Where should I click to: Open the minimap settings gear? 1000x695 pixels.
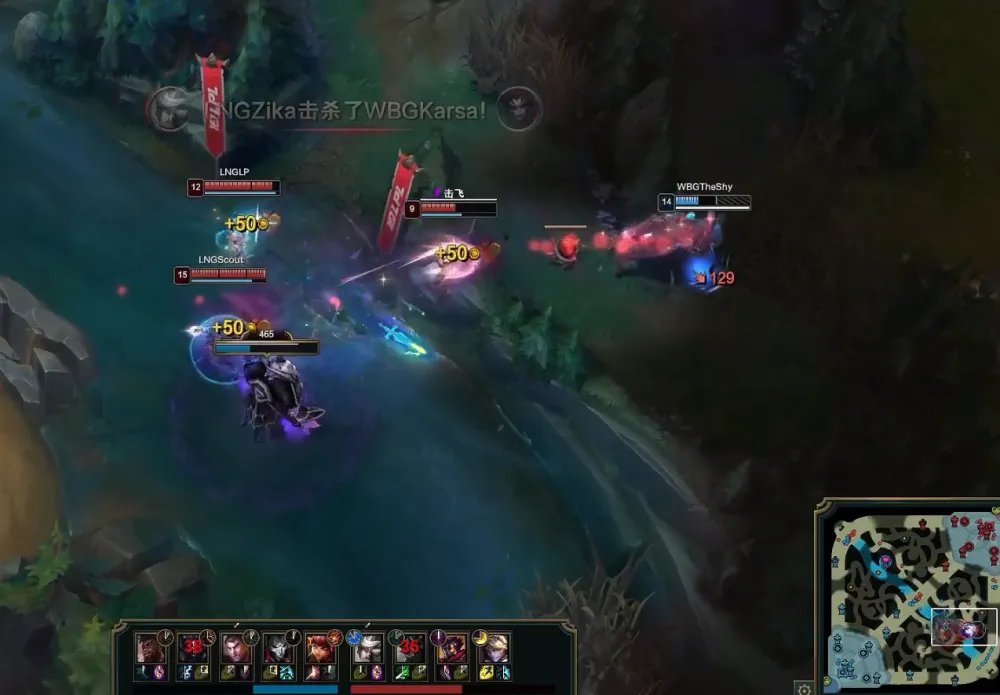(803, 688)
